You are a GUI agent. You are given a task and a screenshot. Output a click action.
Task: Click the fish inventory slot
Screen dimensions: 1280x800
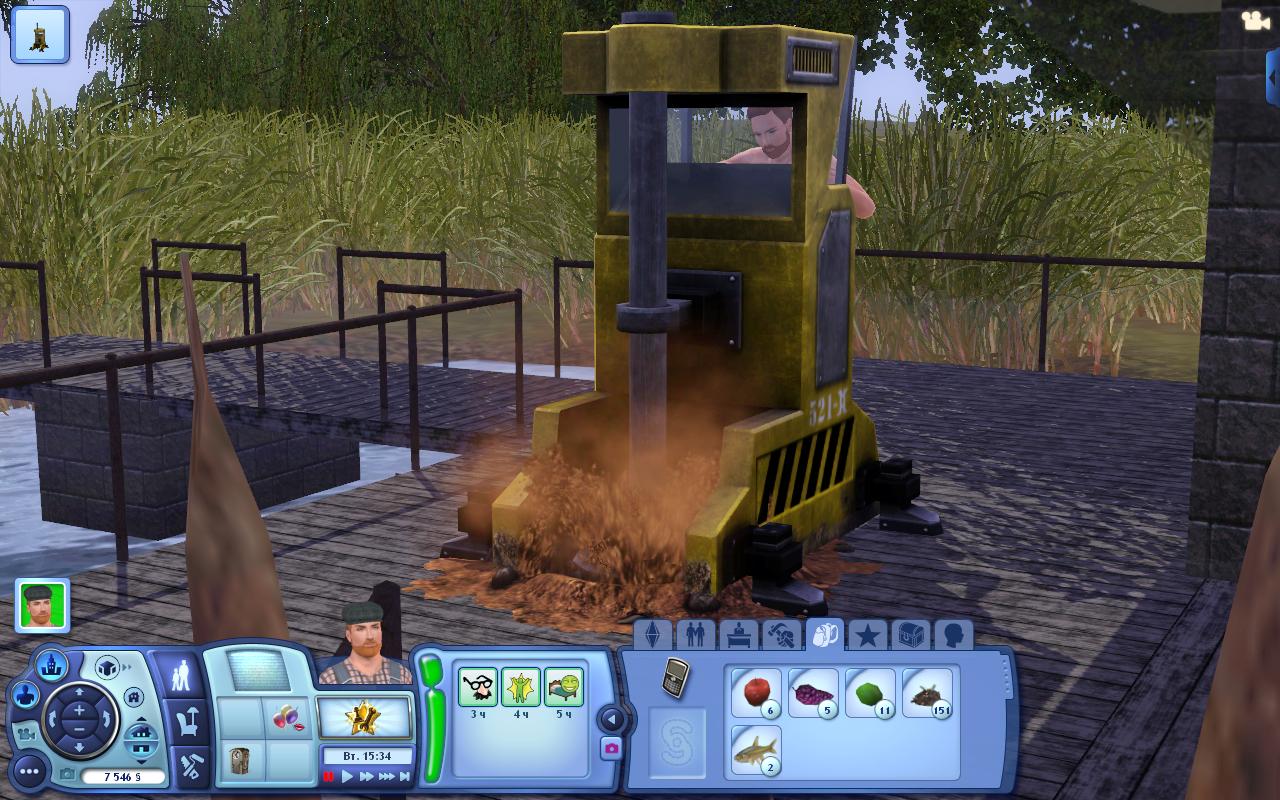pos(755,750)
